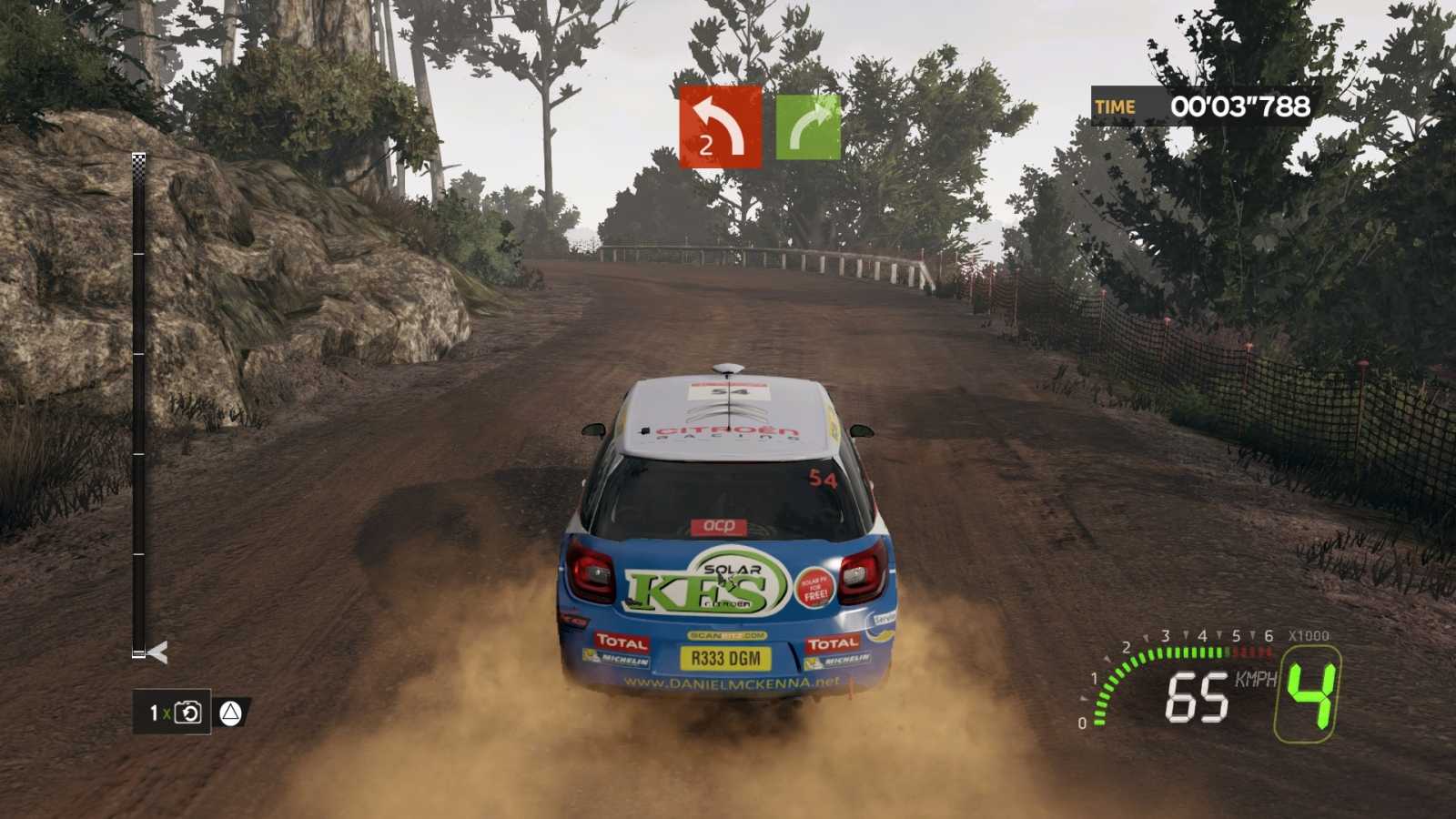
Task: Click the red left-turn pacenote icon
Action: [x=720, y=127]
